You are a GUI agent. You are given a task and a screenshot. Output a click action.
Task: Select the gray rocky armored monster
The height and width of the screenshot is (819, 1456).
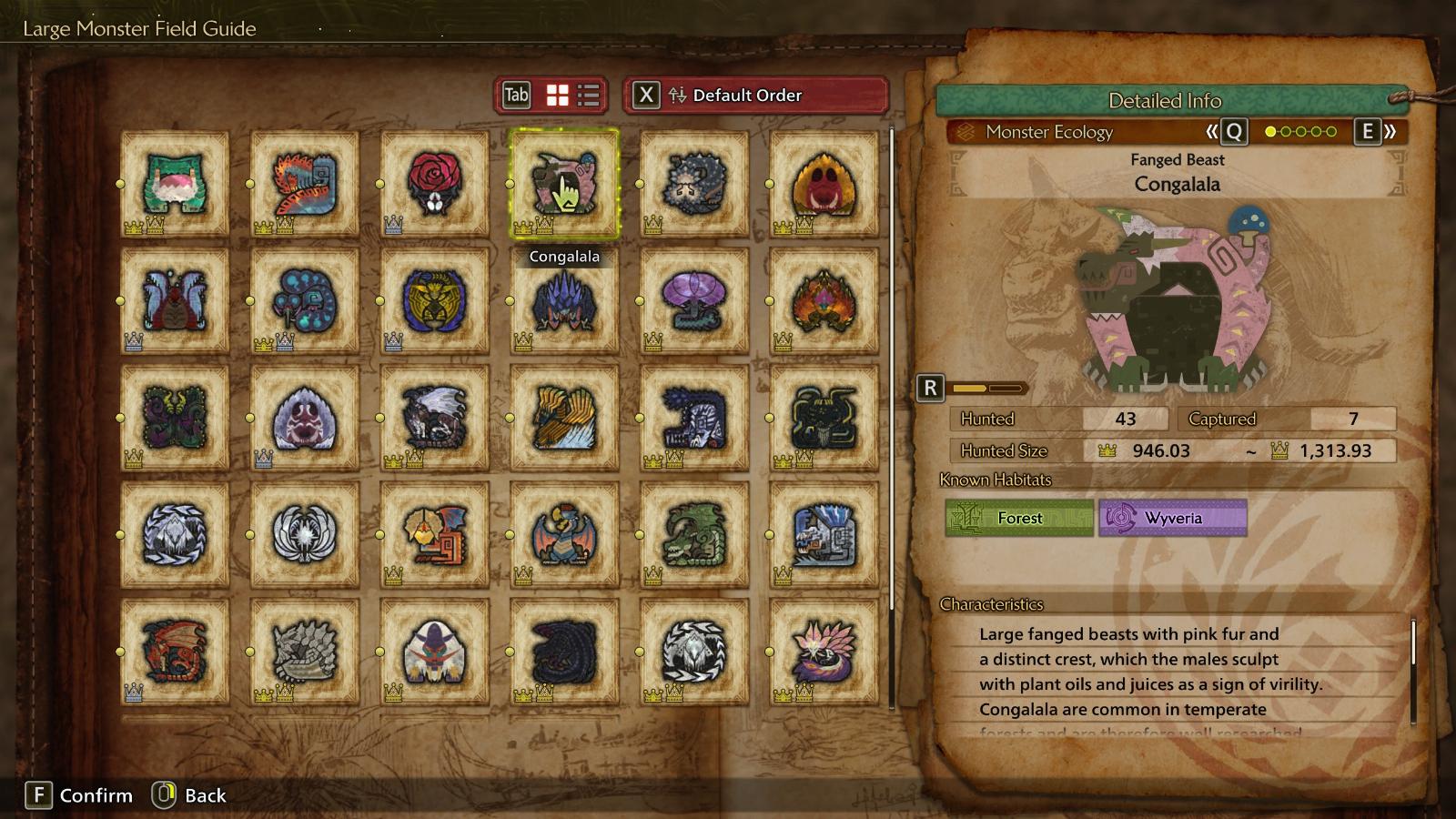tap(304, 651)
